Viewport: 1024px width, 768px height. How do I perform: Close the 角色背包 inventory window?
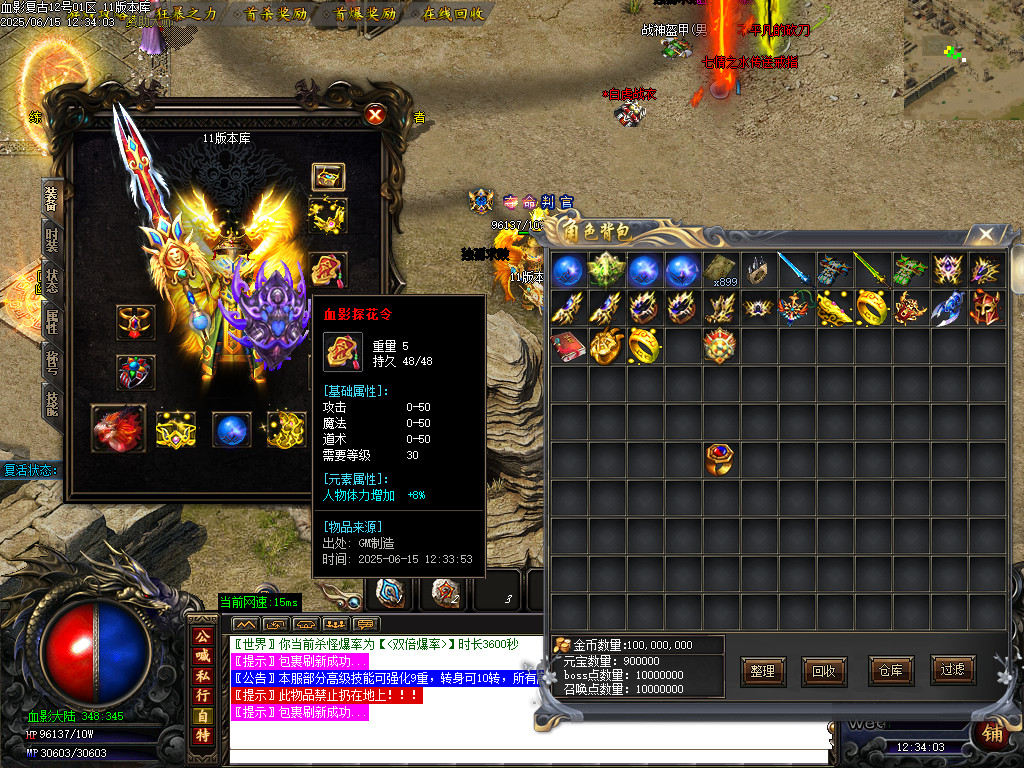click(986, 235)
